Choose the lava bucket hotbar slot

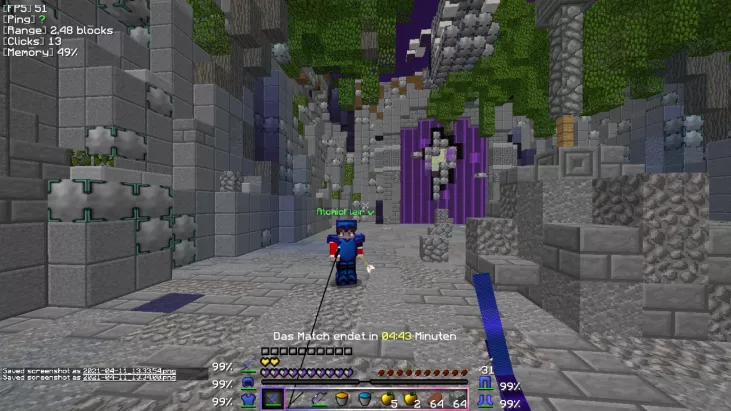tap(343, 399)
